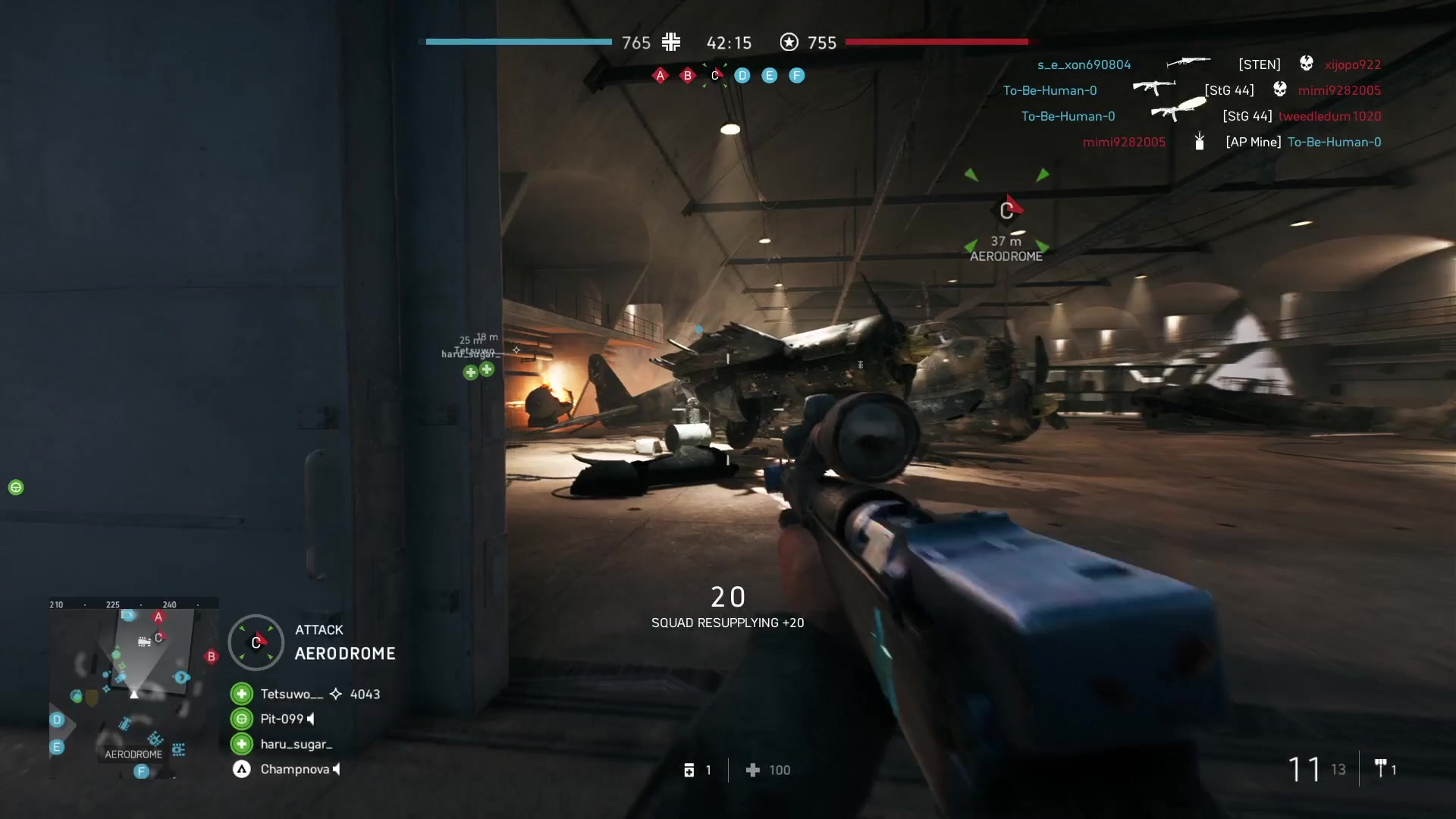Select objective flag D in top bar
The height and width of the screenshot is (819, 1456).
tap(742, 75)
